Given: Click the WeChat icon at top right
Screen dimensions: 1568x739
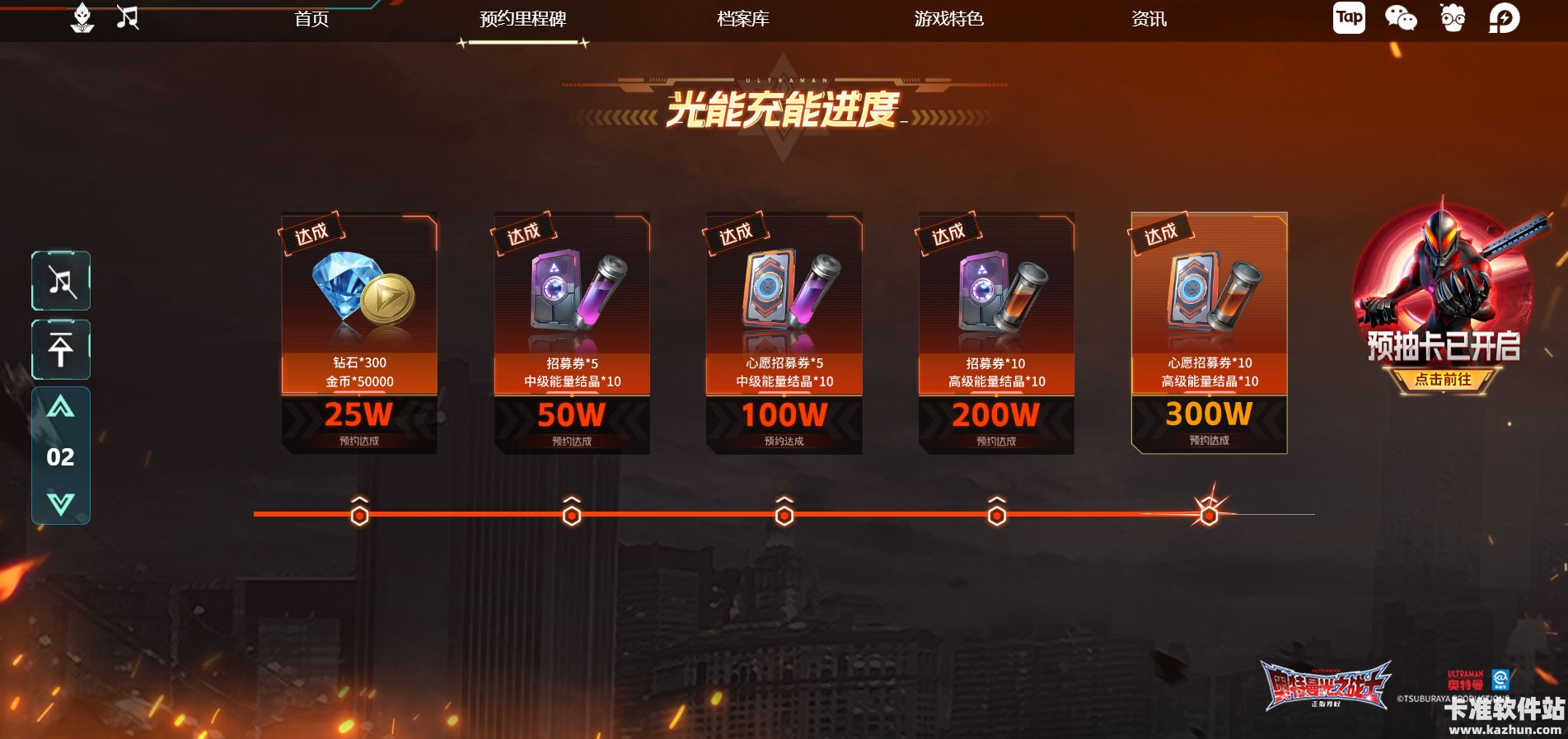Looking at the screenshot, I should [x=1400, y=17].
